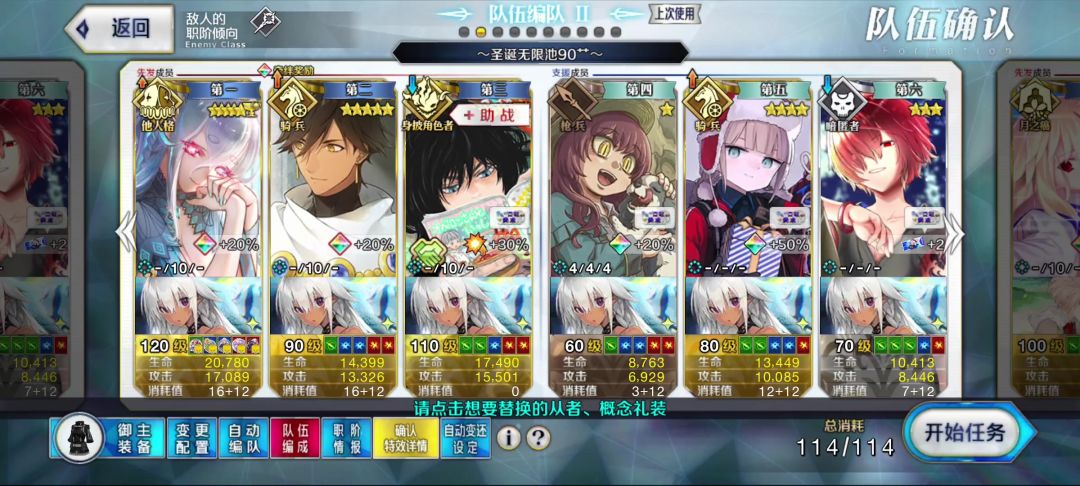Select the level 80 Rider servant card
1080x486 pixels.
748,180
